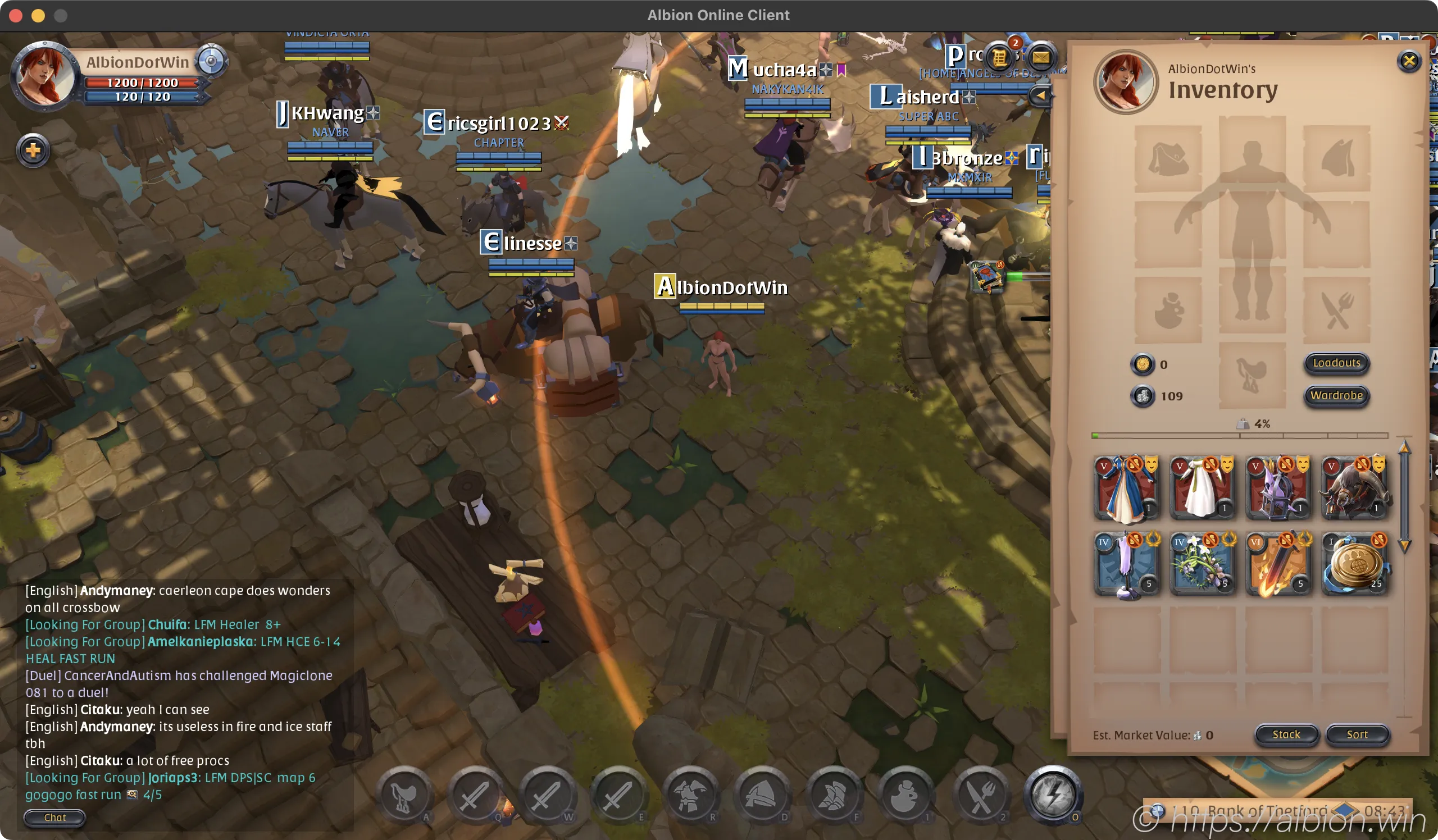Viewport: 1438px width, 840px height.
Task: Click the yellow plus button
Action: click(x=33, y=150)
